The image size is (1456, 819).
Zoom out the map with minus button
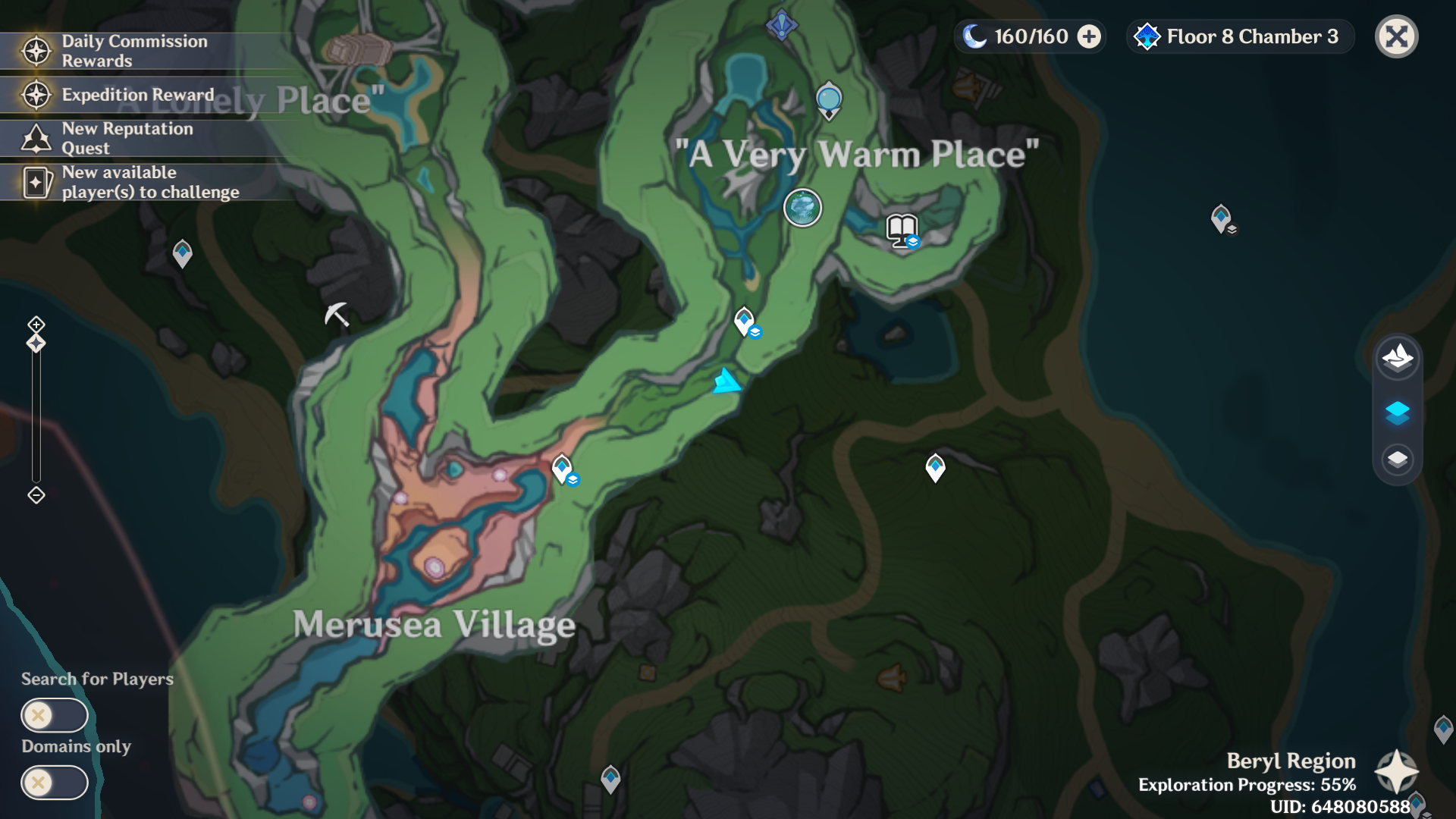point(36,495)
